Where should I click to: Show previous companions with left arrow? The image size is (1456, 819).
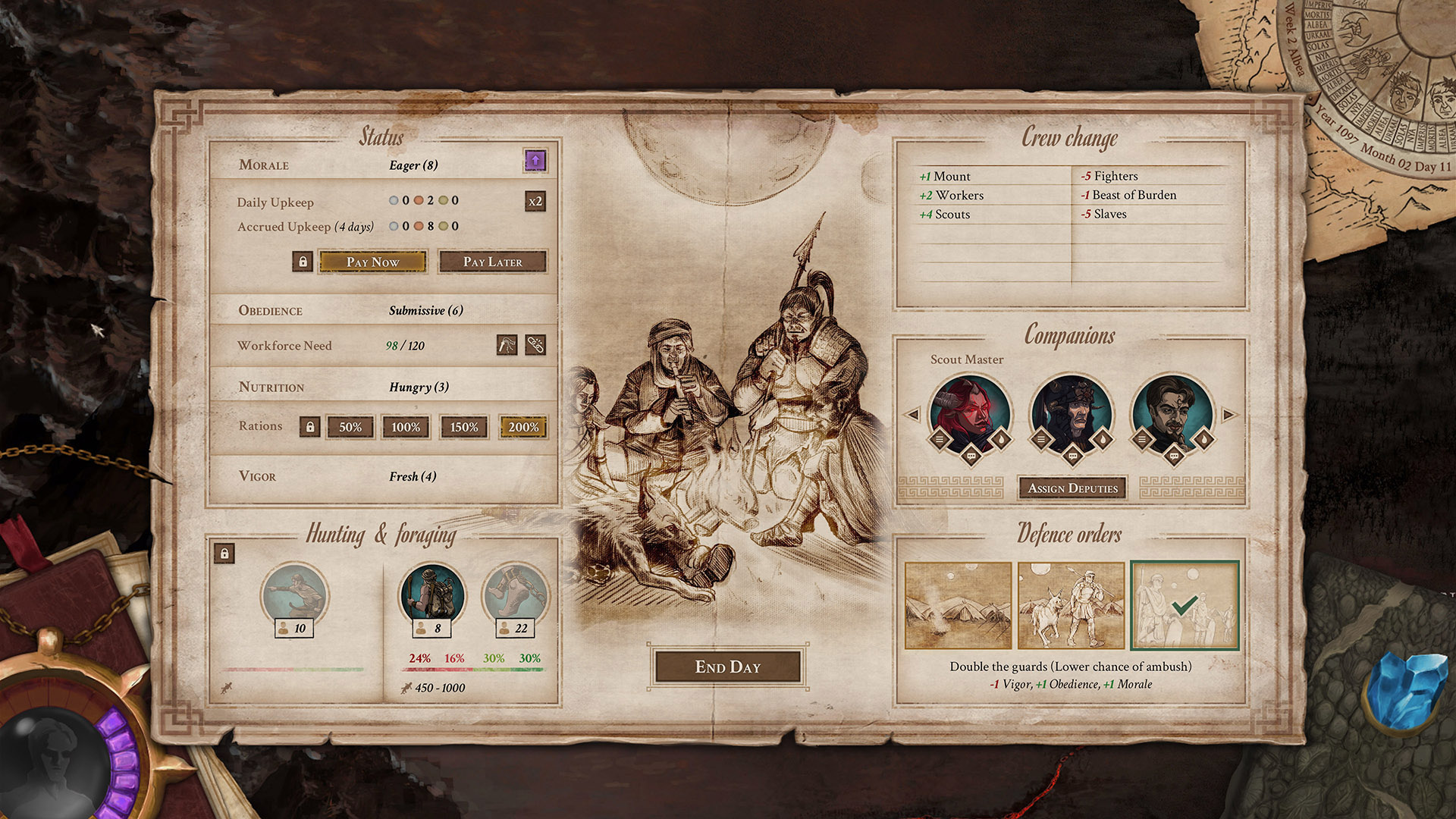(x=913, y=415)
